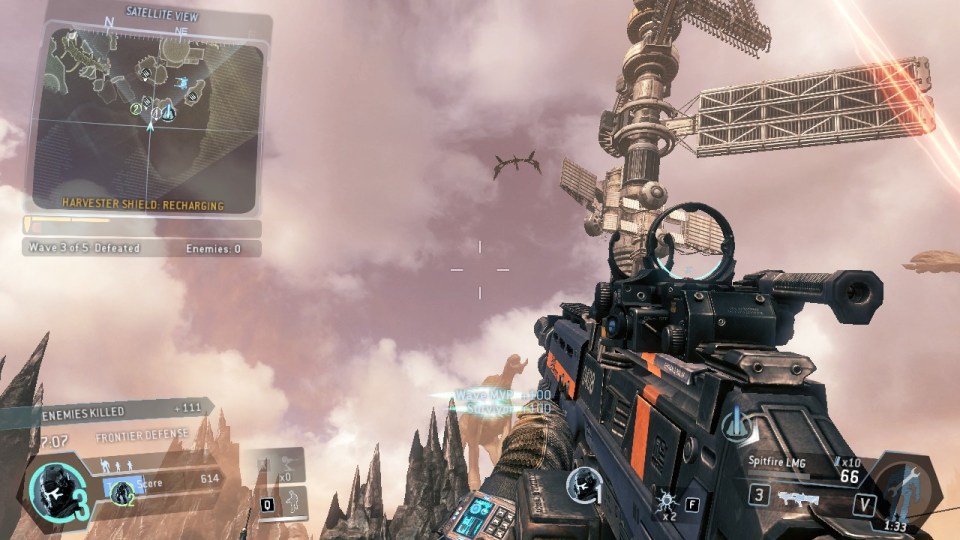Click the teammate pilot icon numbered 2
Screen dimensions: 960x540
tap(122, 491)
